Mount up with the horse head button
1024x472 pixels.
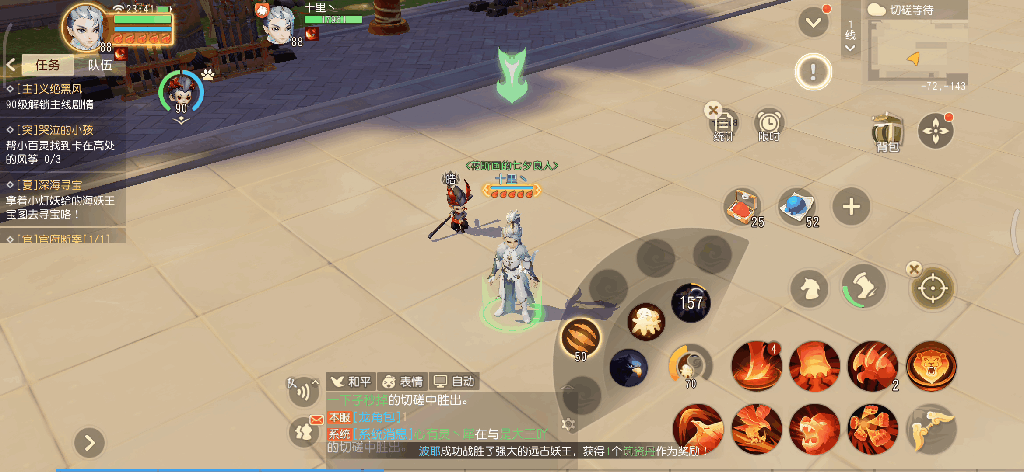click(808, 288)
